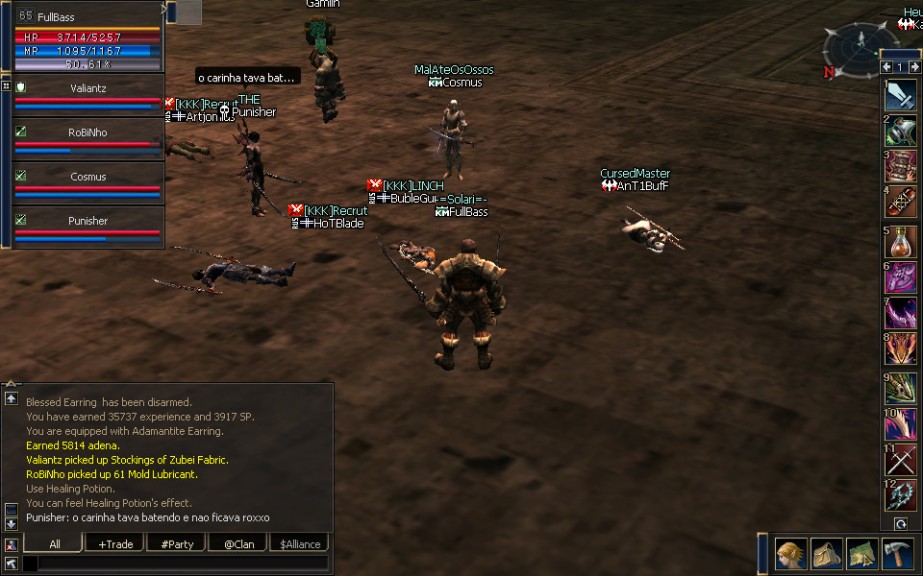Click the chat scroll-down arrow button
Viewport: 923px width, 576px height.
pos(11,523)
